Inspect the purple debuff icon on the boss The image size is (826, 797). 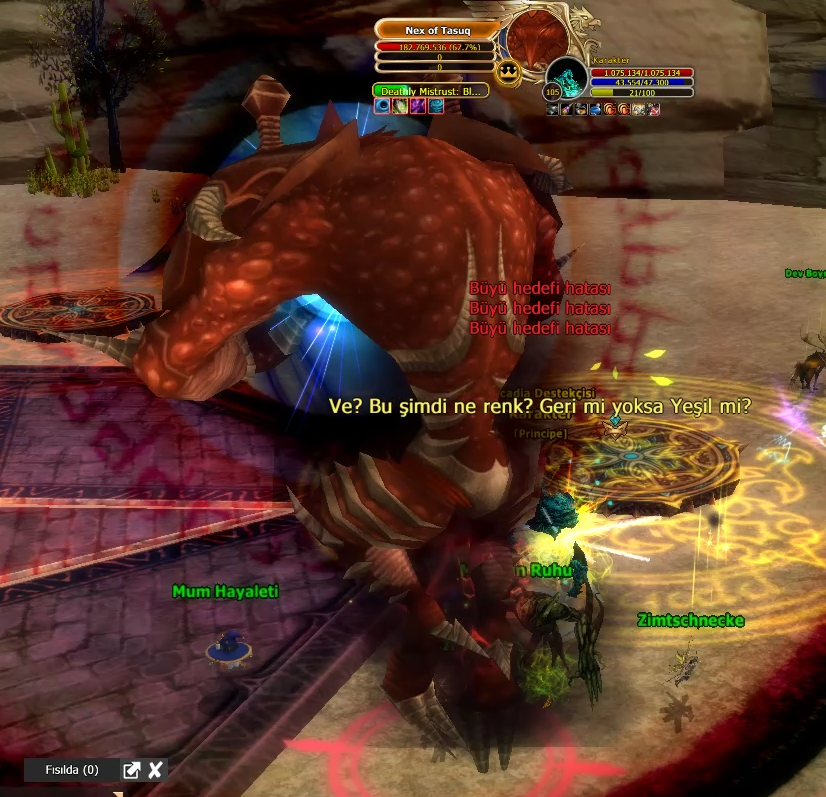click(418, 106)
